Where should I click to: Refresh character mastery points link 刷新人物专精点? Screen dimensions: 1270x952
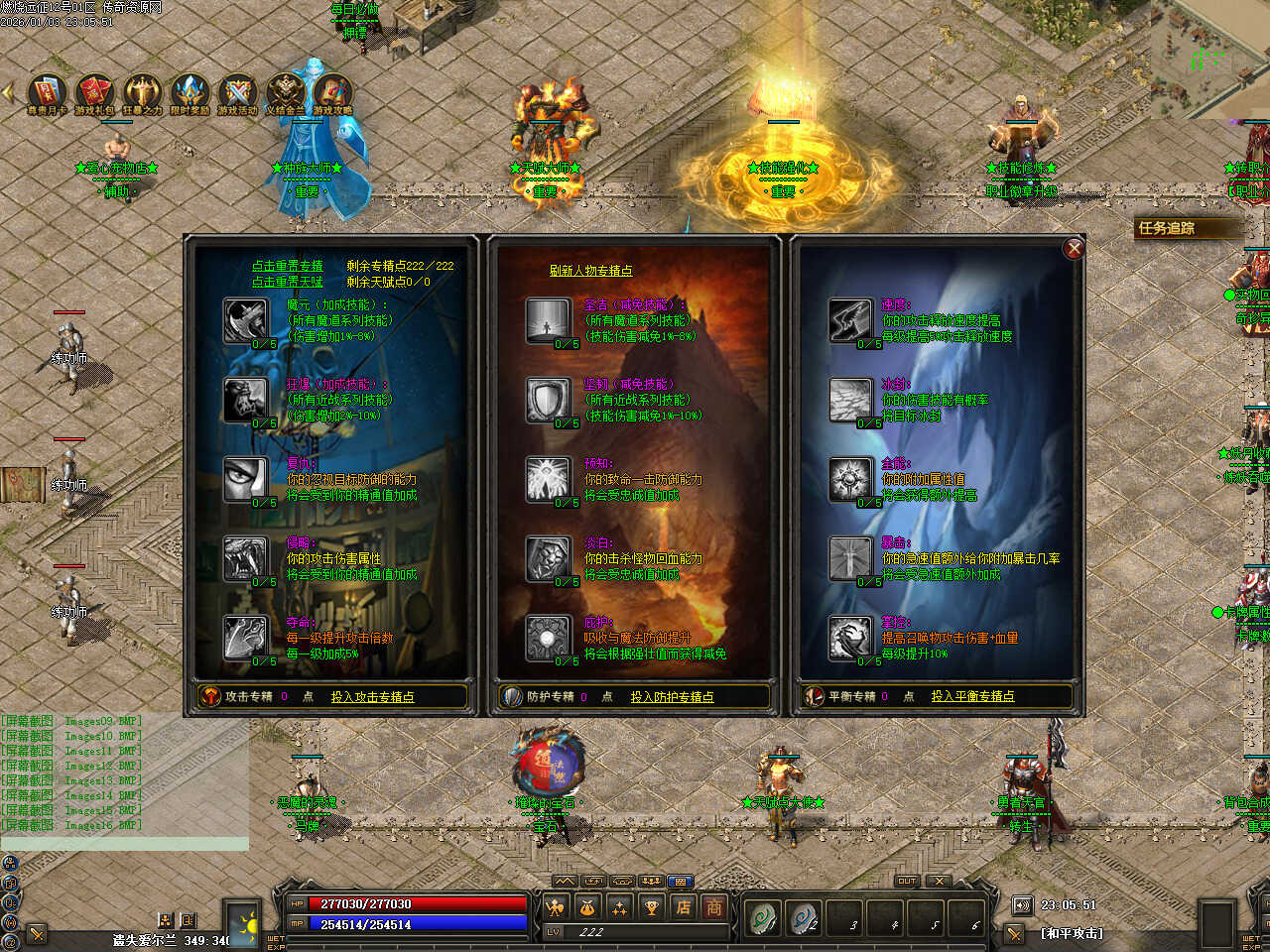(x=590, y=271)
